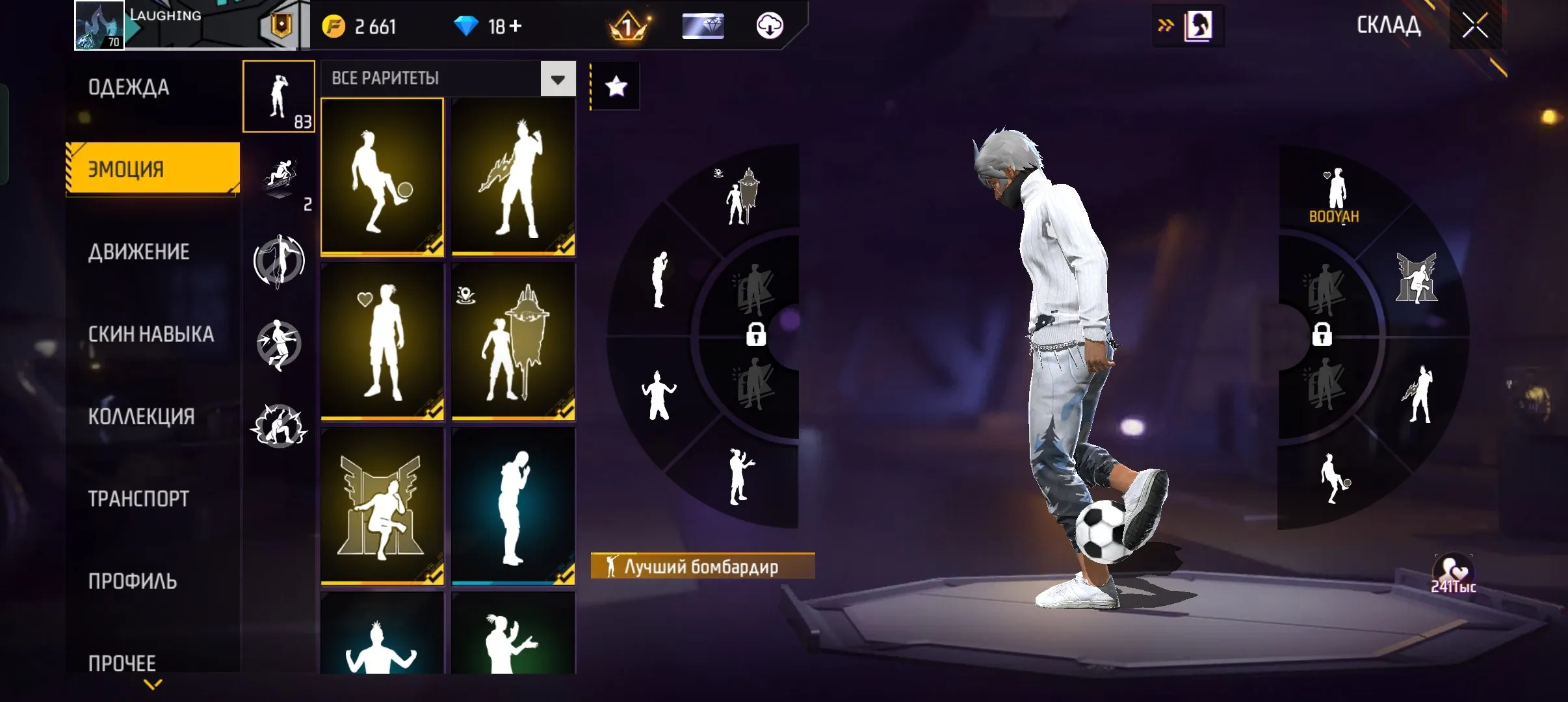Open the emote category icon showing 83 items
This screenshot has width=1568, height=702.
[279, 96]
